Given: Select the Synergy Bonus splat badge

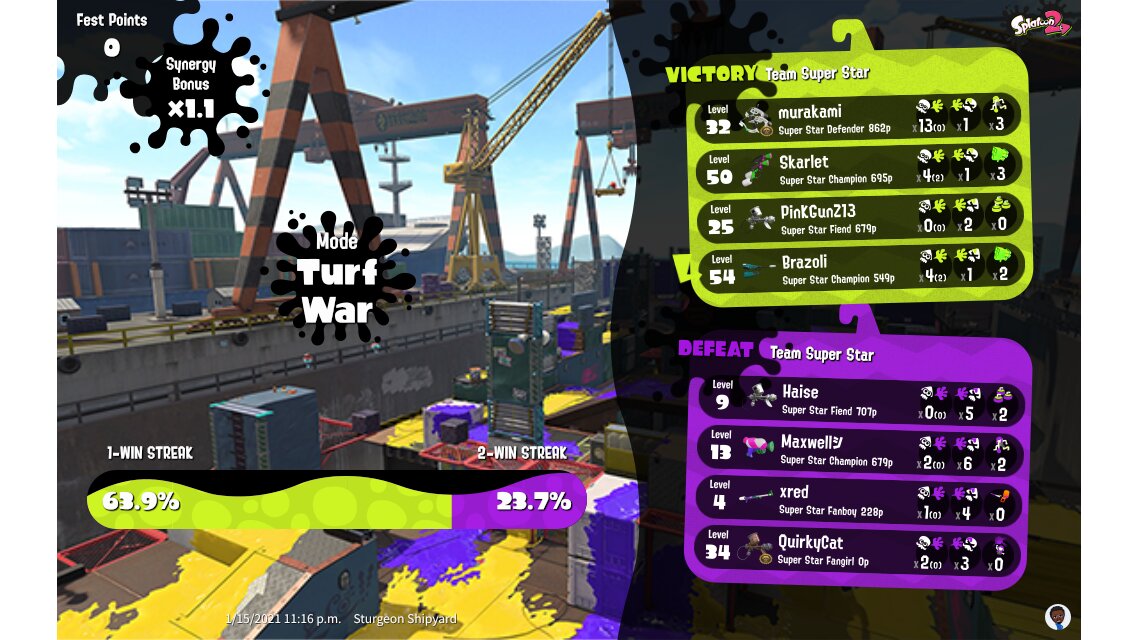Looking at the screenshot, I should (x=190, y=88).
